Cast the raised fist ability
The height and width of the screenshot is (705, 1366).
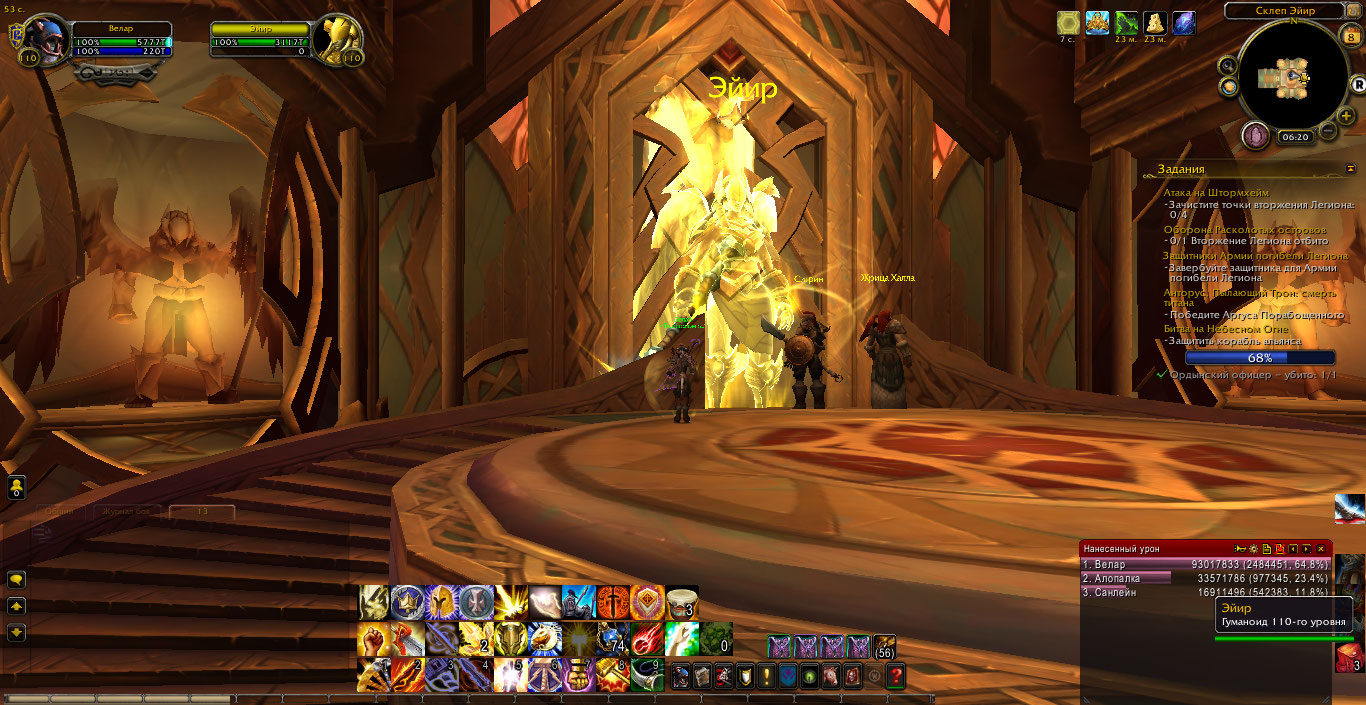(374, 637)
